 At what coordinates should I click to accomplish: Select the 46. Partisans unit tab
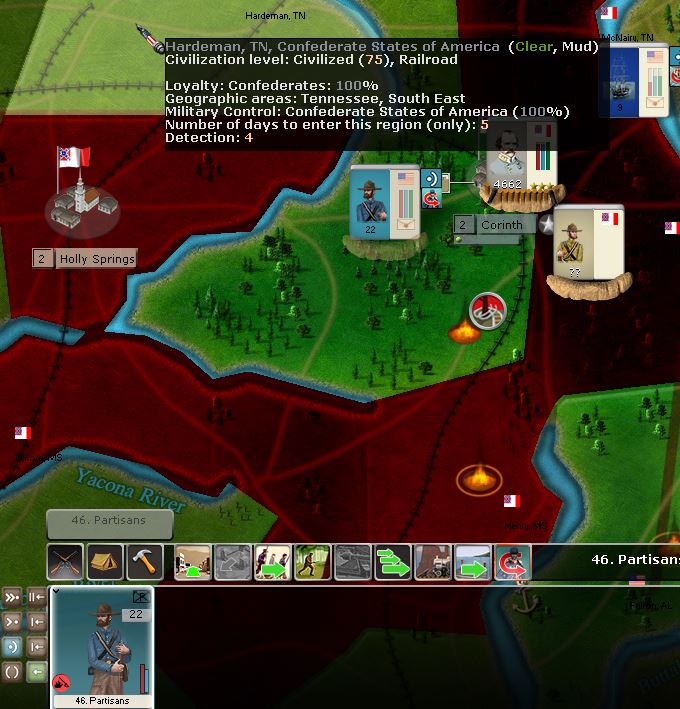(x=109, y=521)
